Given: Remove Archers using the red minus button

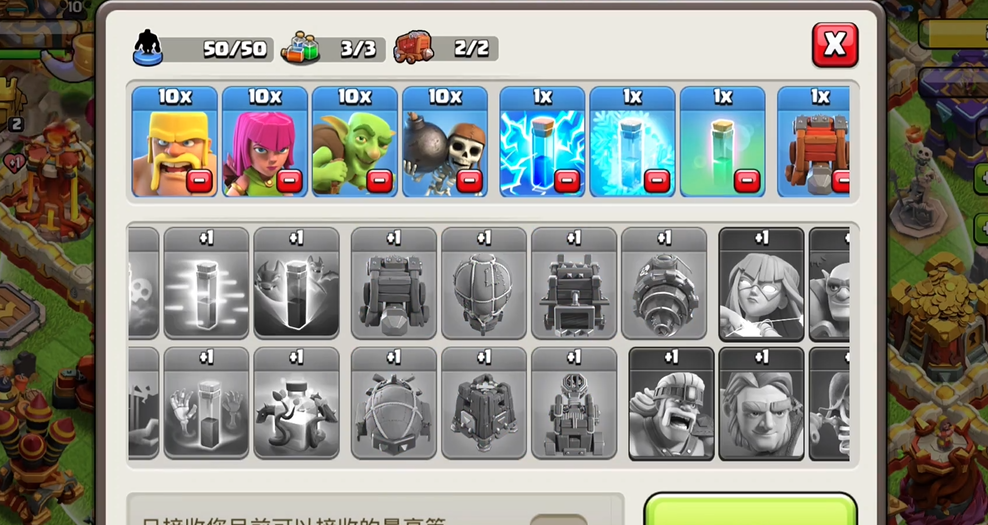Looking at the screenshot, I should click(288, 181).
